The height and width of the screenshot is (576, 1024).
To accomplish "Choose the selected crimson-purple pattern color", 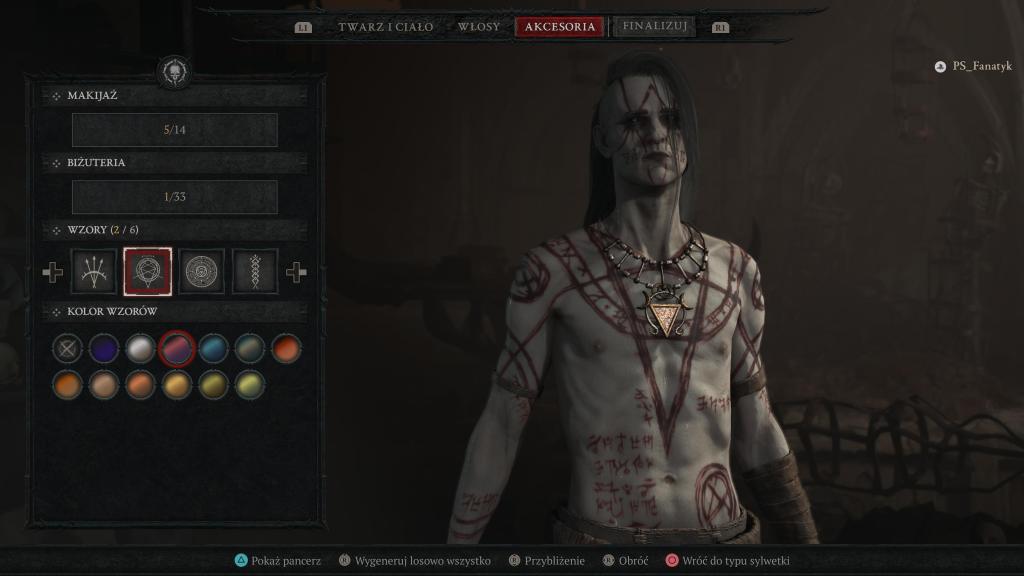I will [177, 348].
